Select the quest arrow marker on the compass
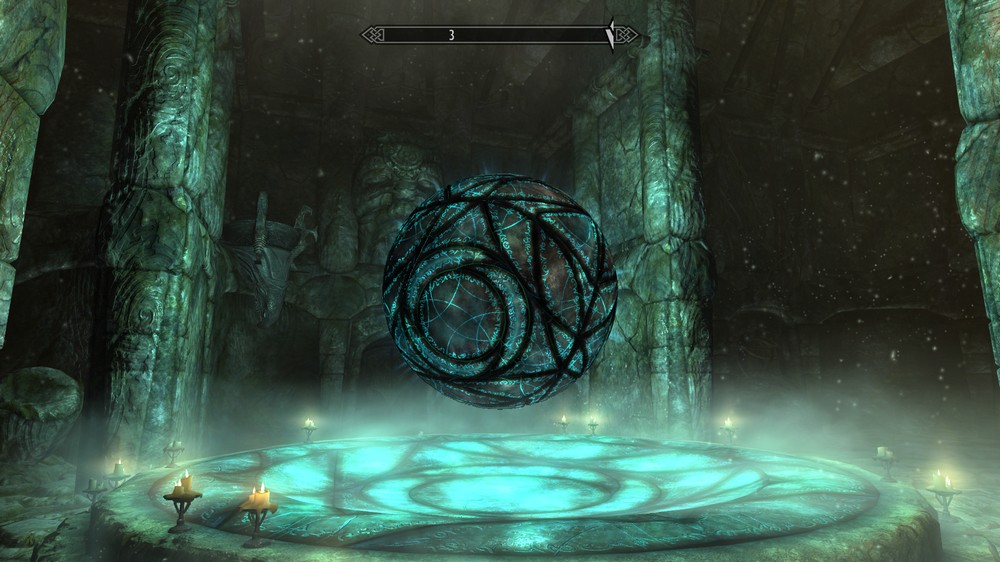The width and height of the screenshot is (1000, 562). tap(610, 35)
